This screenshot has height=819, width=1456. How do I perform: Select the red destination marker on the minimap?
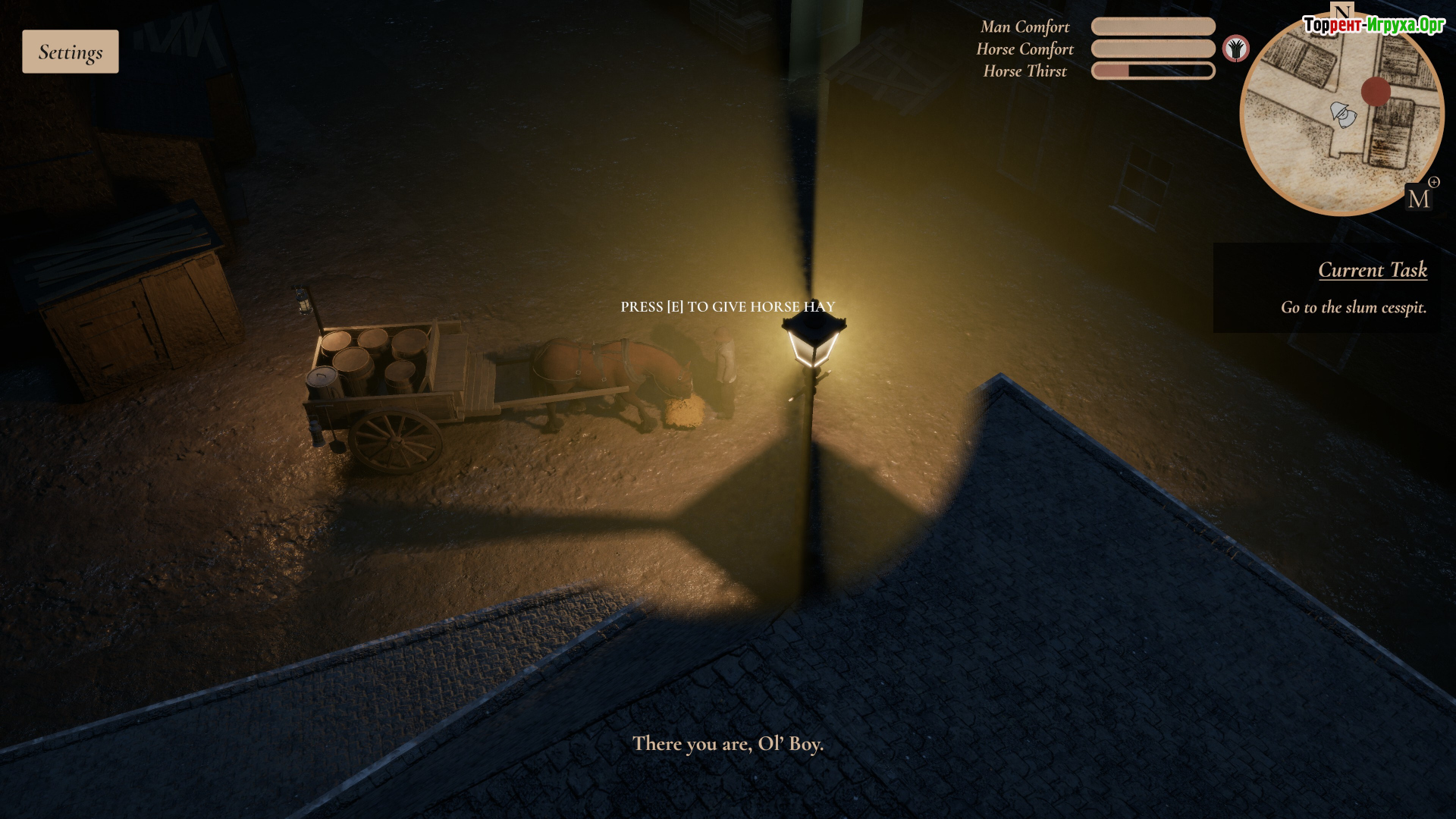click(1376, 92)
